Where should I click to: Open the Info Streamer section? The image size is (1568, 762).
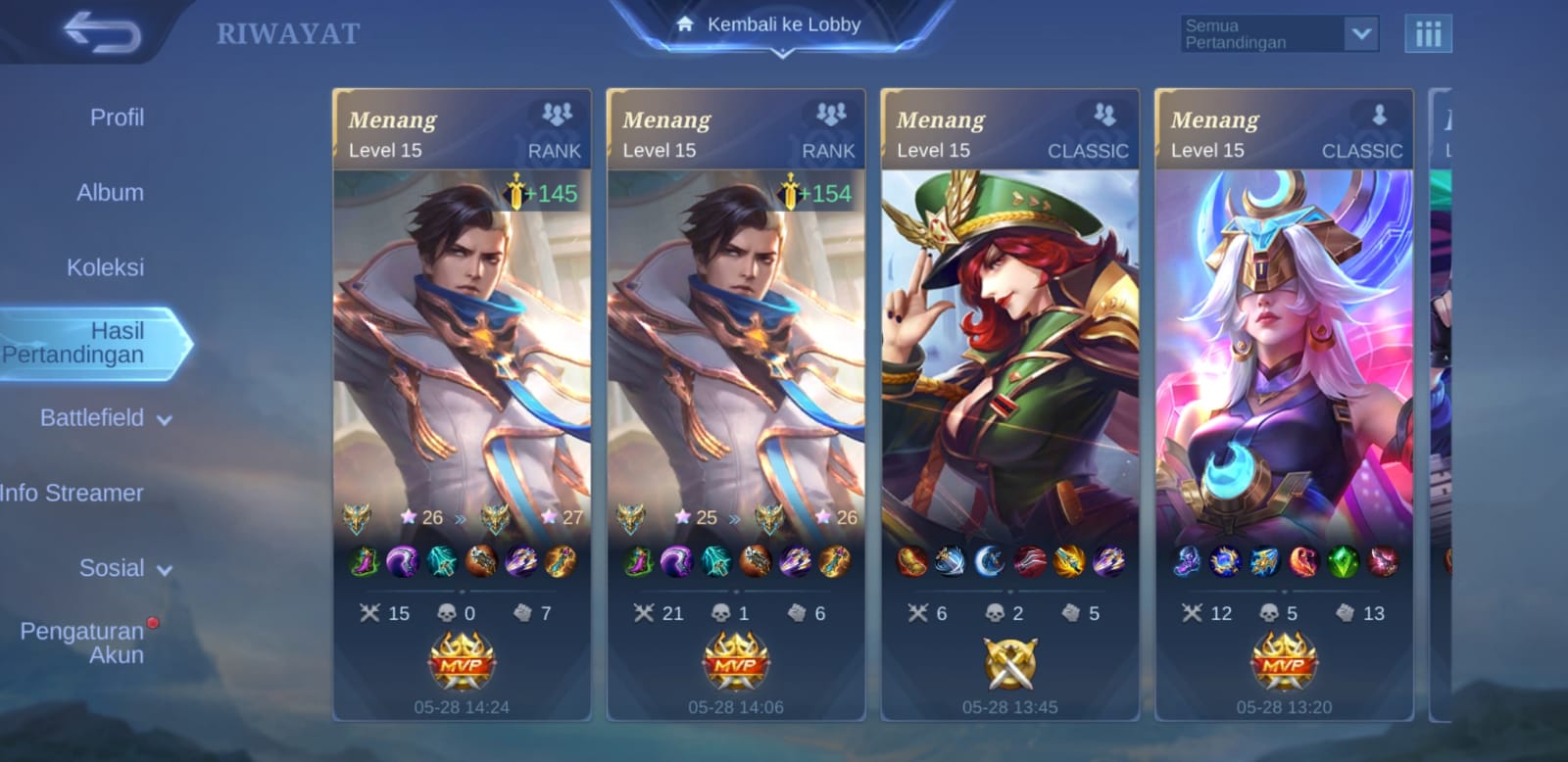(x=72, y=493)
